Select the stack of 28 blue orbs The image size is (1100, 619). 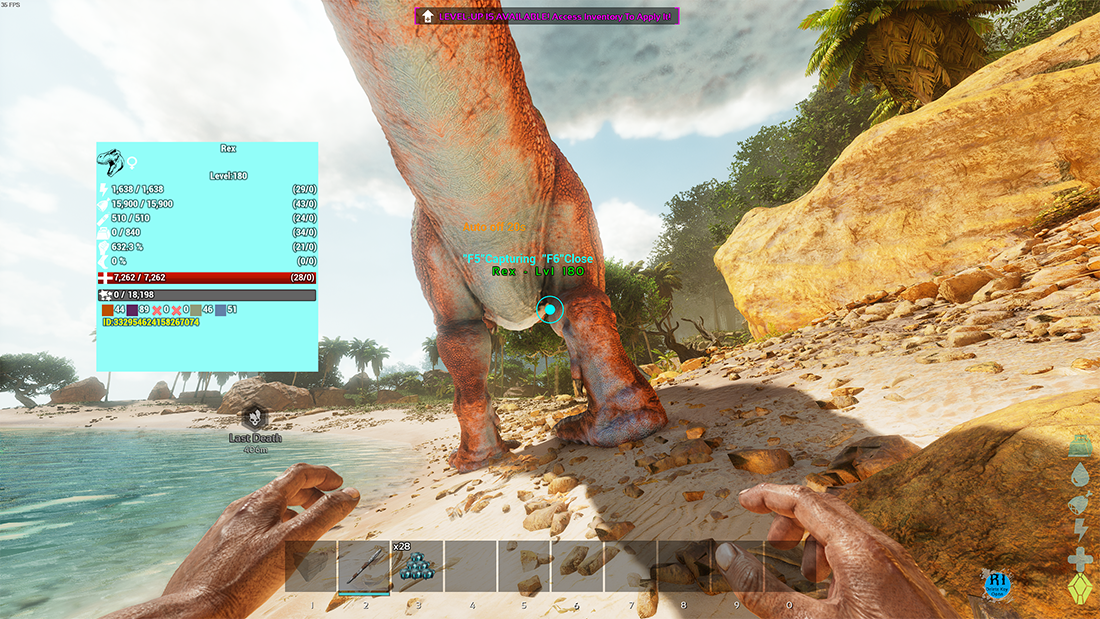coord(416,567)
